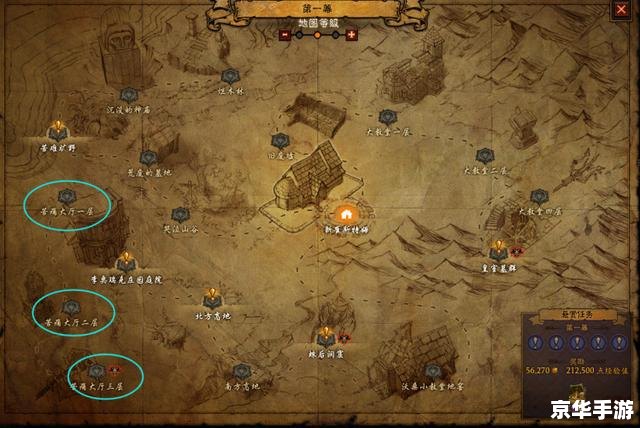Image resolution: width=640 pixels, height=428 pixels.
Task: Select the 沃桑小教堂地窖 waypoint
Action: (x=433, y=371)
